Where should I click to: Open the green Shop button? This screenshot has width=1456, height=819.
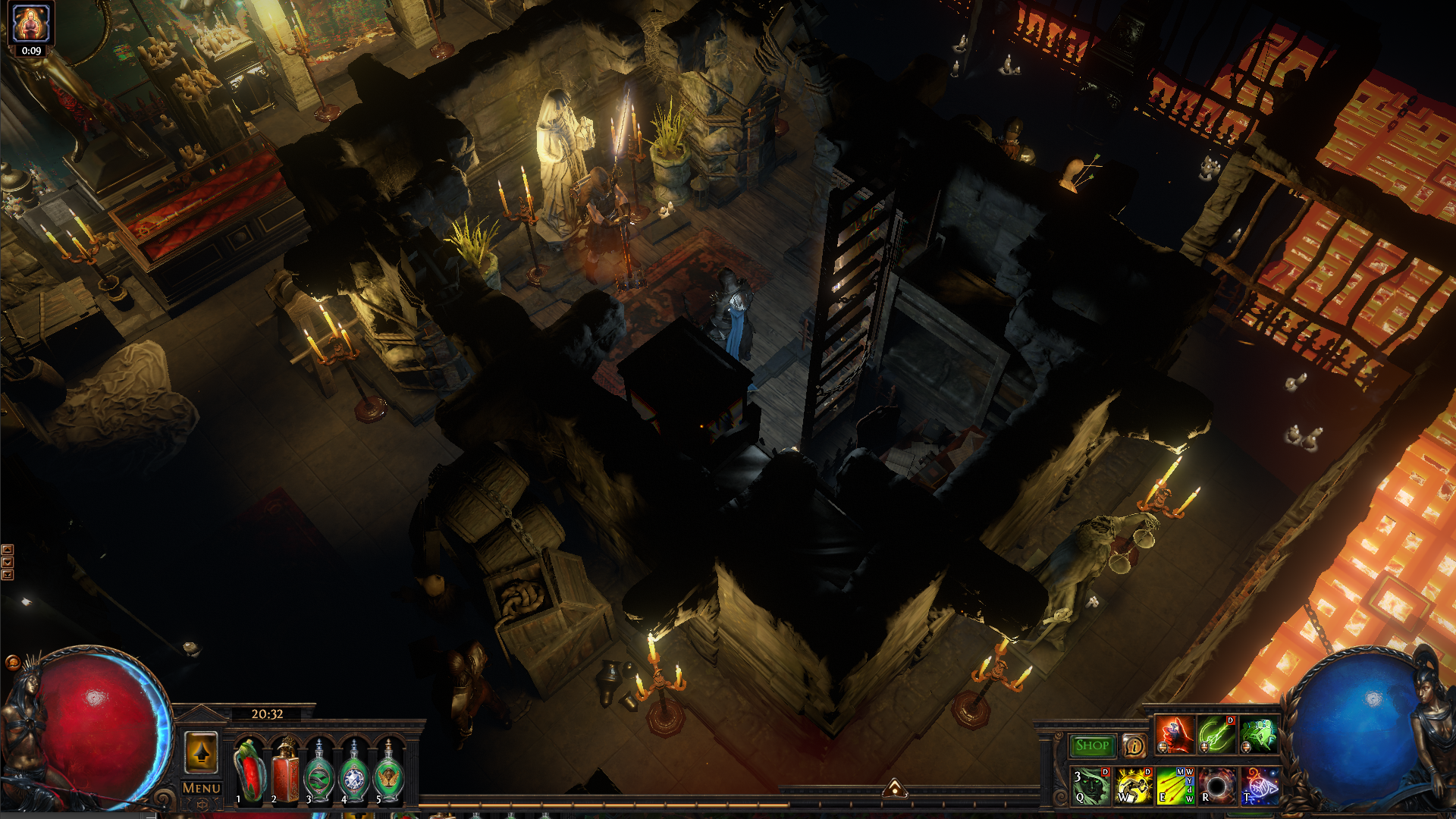tap(1092, 745)
